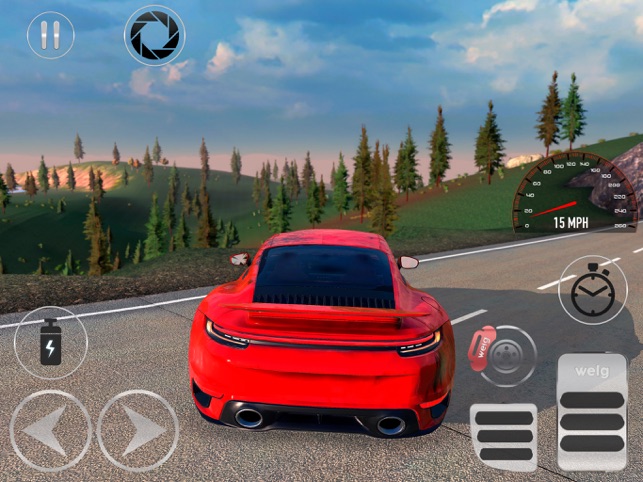Step on the tall gas pedal
This screenshot has width=643, height=482.
(592, 411)
